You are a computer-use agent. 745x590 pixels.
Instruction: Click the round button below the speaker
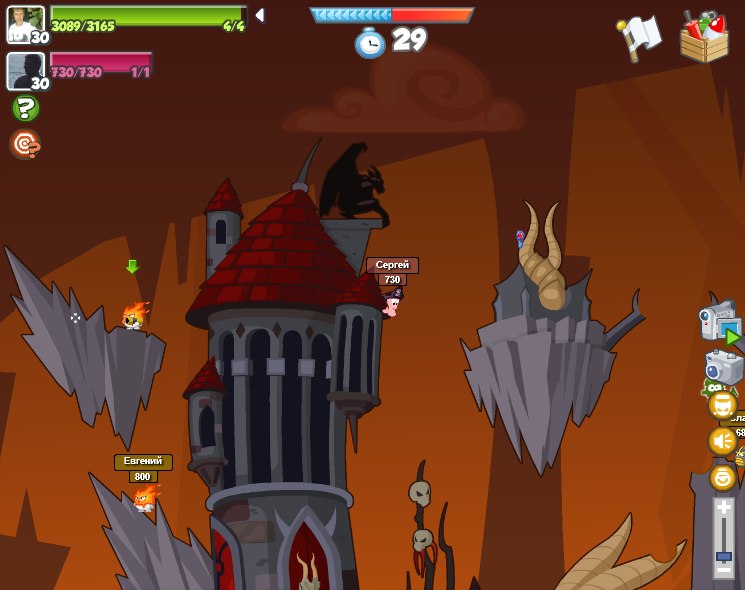click(722, 477)
